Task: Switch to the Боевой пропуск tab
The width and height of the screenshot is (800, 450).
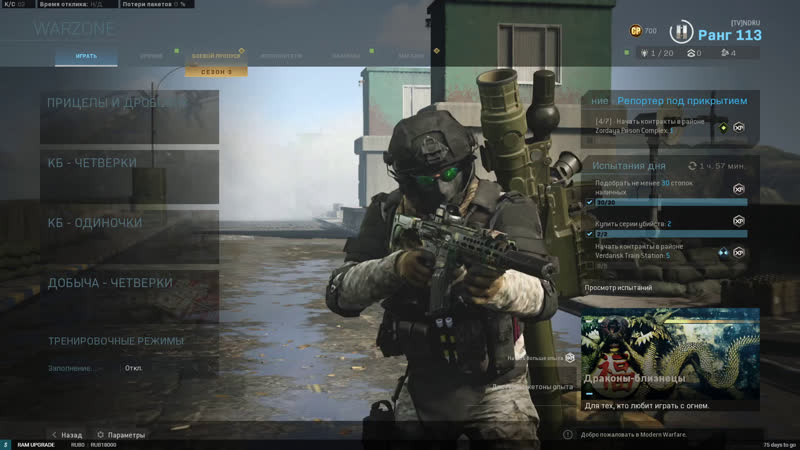Action: tap(216, 56)
